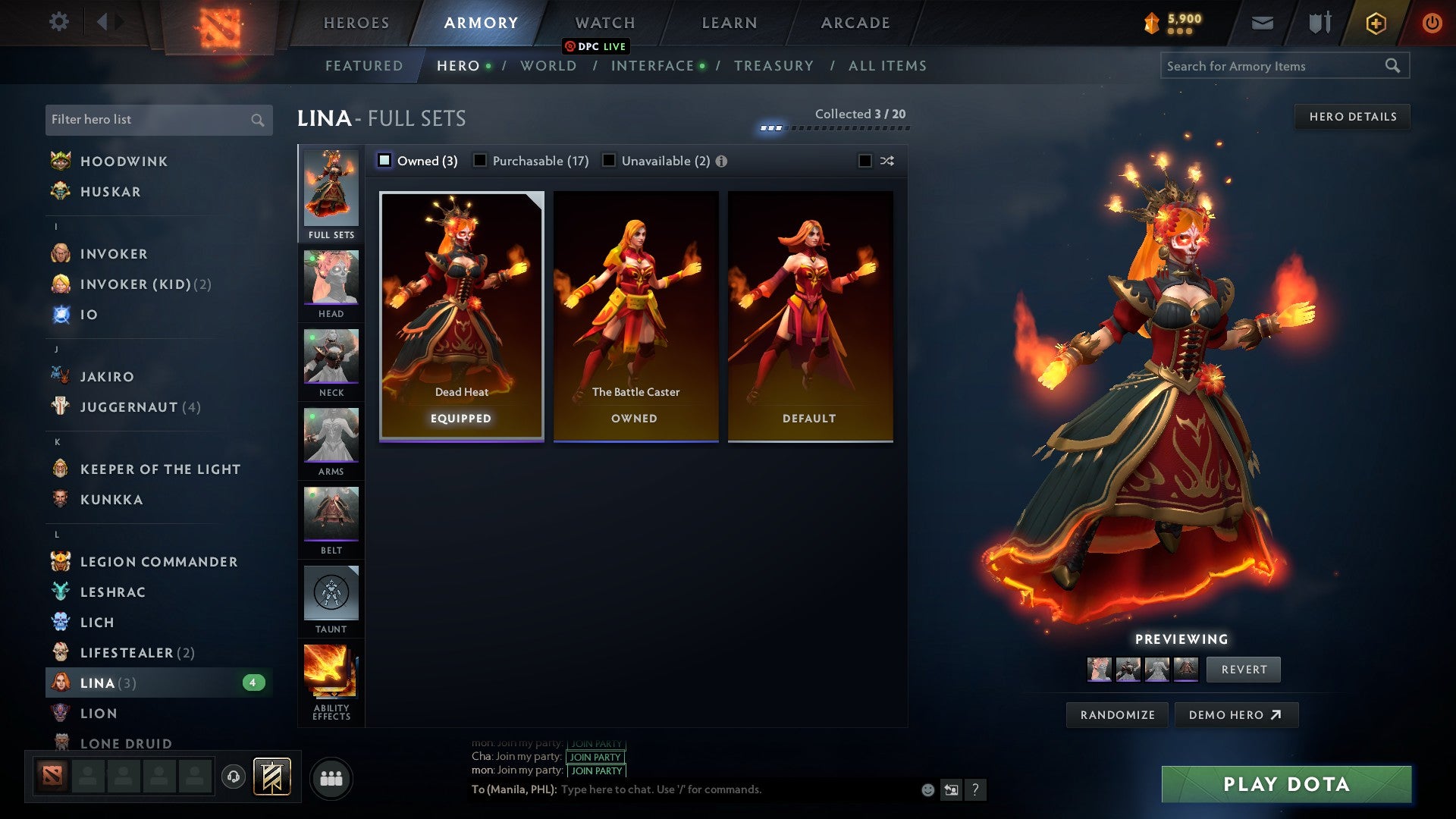Open the settings gear icon
The image size is (1456, 819).
point(58,22)
